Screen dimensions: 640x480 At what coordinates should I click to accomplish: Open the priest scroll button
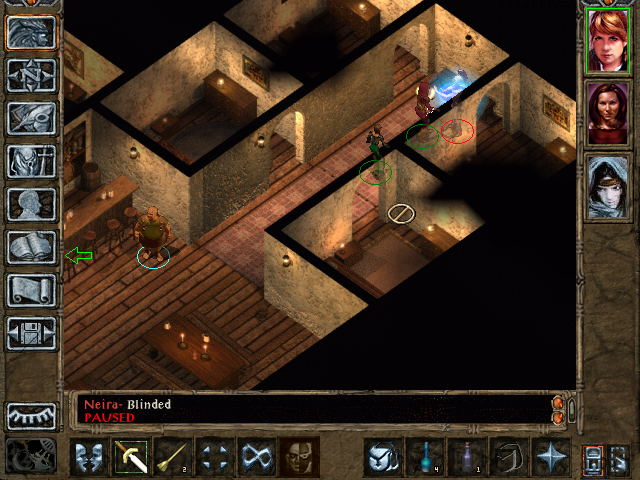[32, 290]
